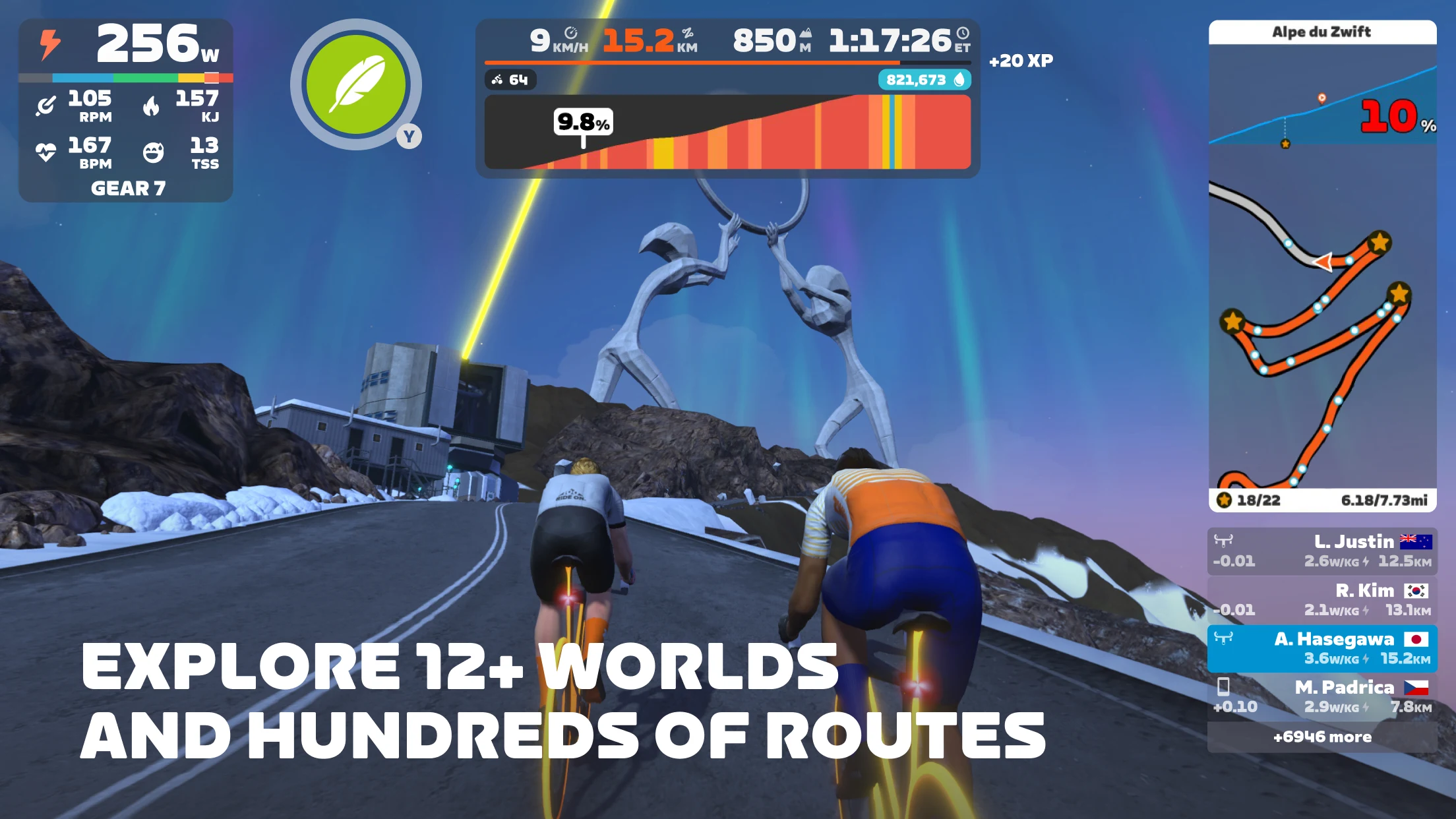Click the blue Drops counter 821,673
The height and width of the screenshot is (819, 1456).
(924, 80)
